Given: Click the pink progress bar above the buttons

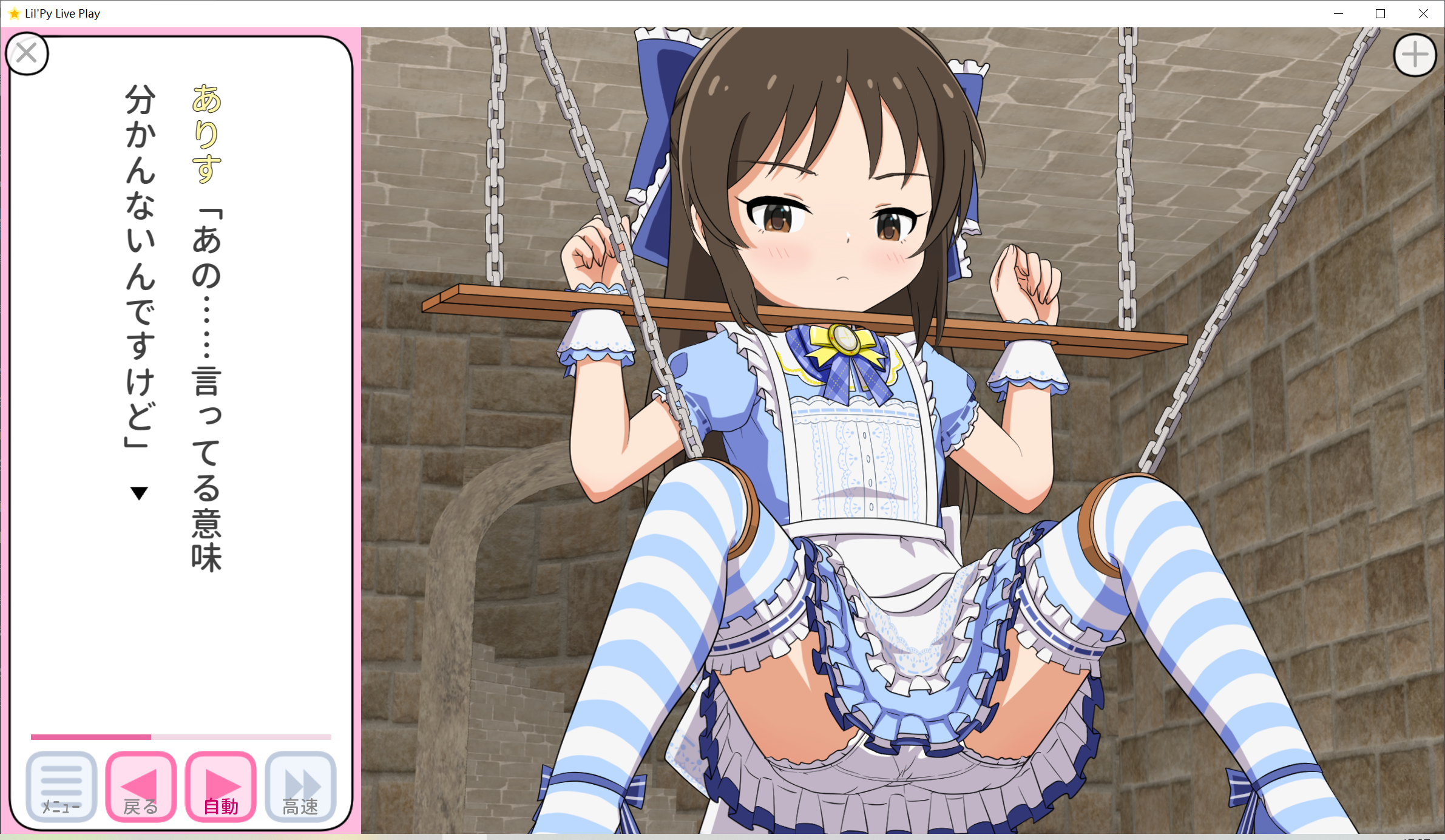Looking at the screenshot, I should (181, 736).
